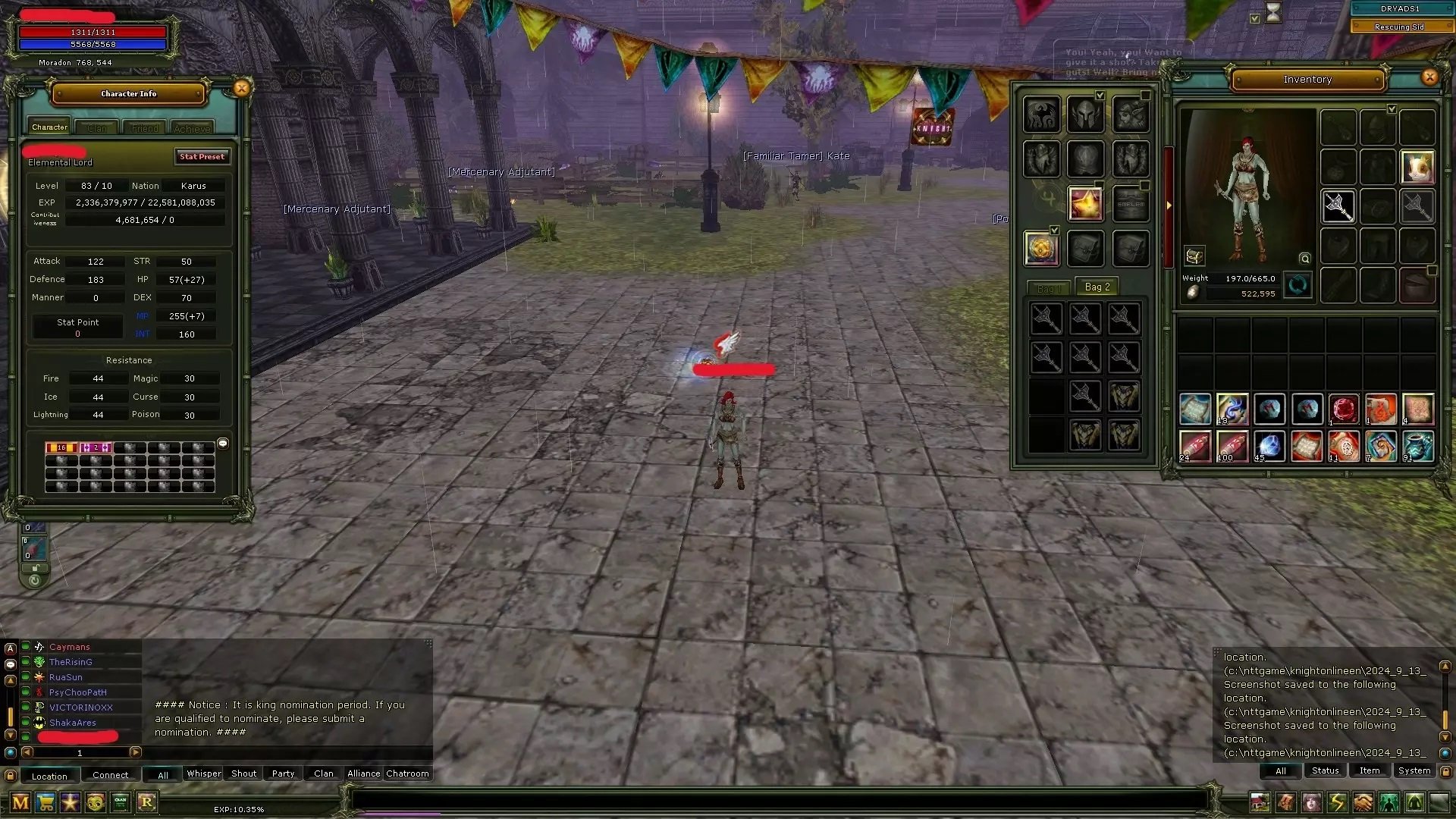This screenshot has height=819, width=1456.
Task: Click the Whisper chat filter button
Action: pyautogui.click(x=203, y=773)
